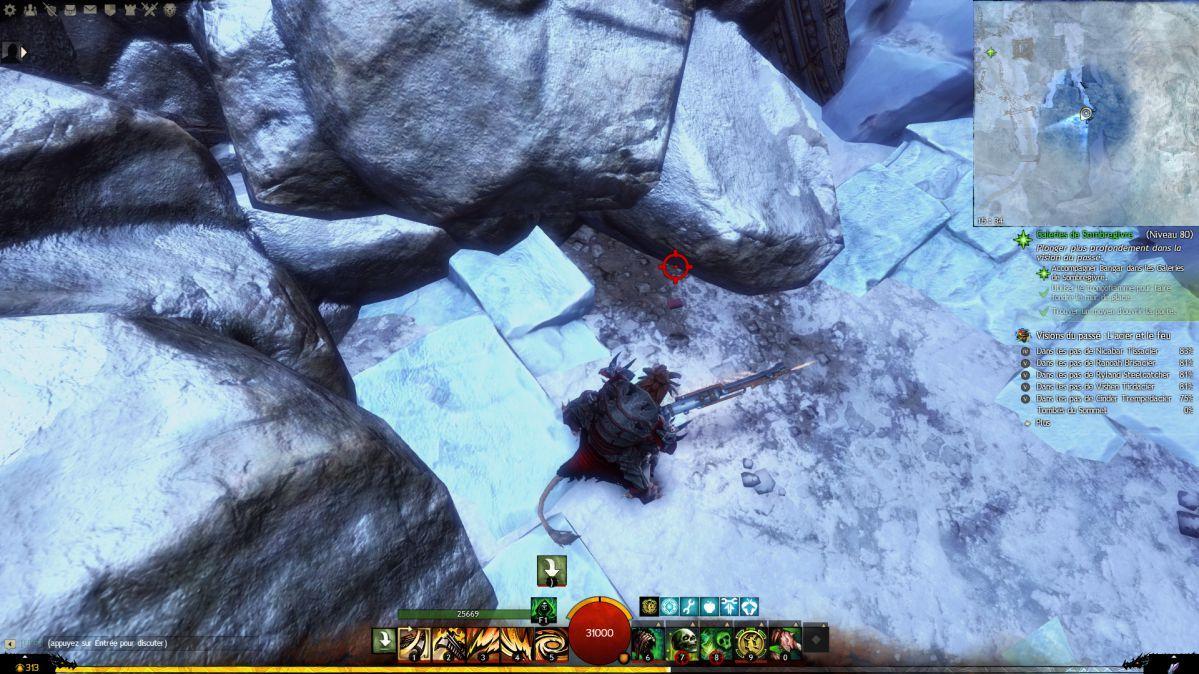Activate the green hooded F1 shroud skill
The width and height of the screenshot is (1199, 674).
point(544,608)
